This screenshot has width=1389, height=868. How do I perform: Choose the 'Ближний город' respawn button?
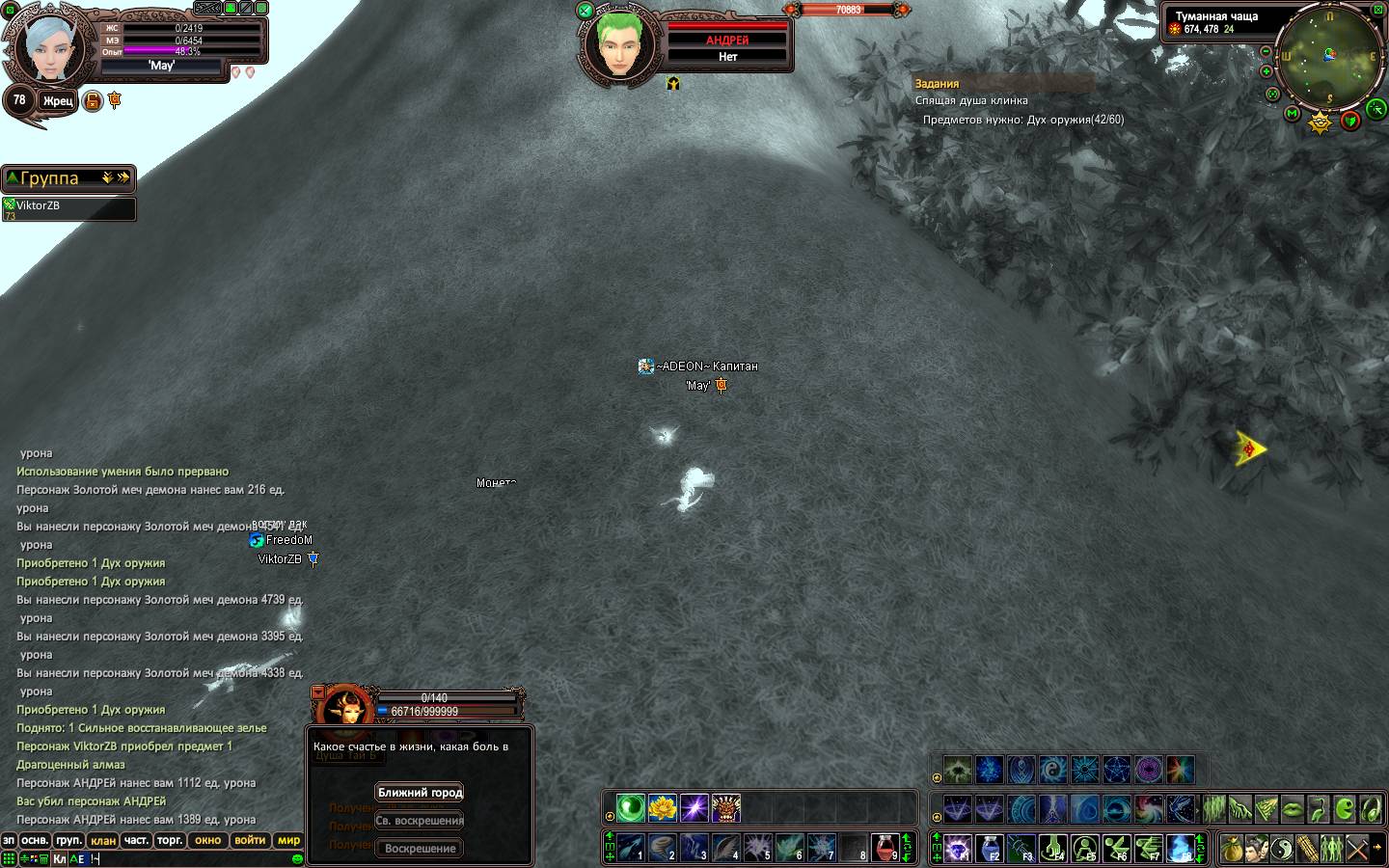420,793
